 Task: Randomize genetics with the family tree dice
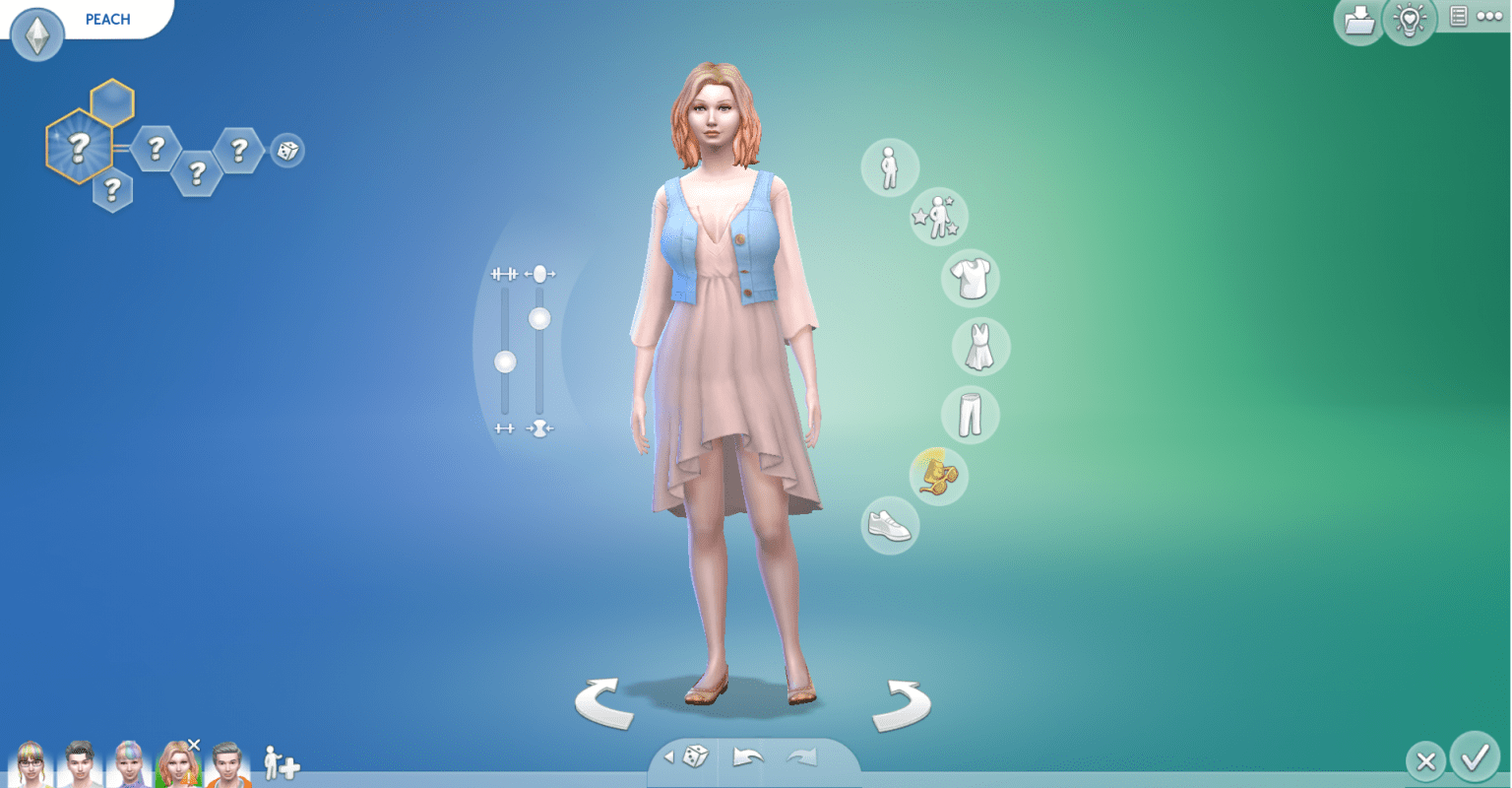point(286,151)
